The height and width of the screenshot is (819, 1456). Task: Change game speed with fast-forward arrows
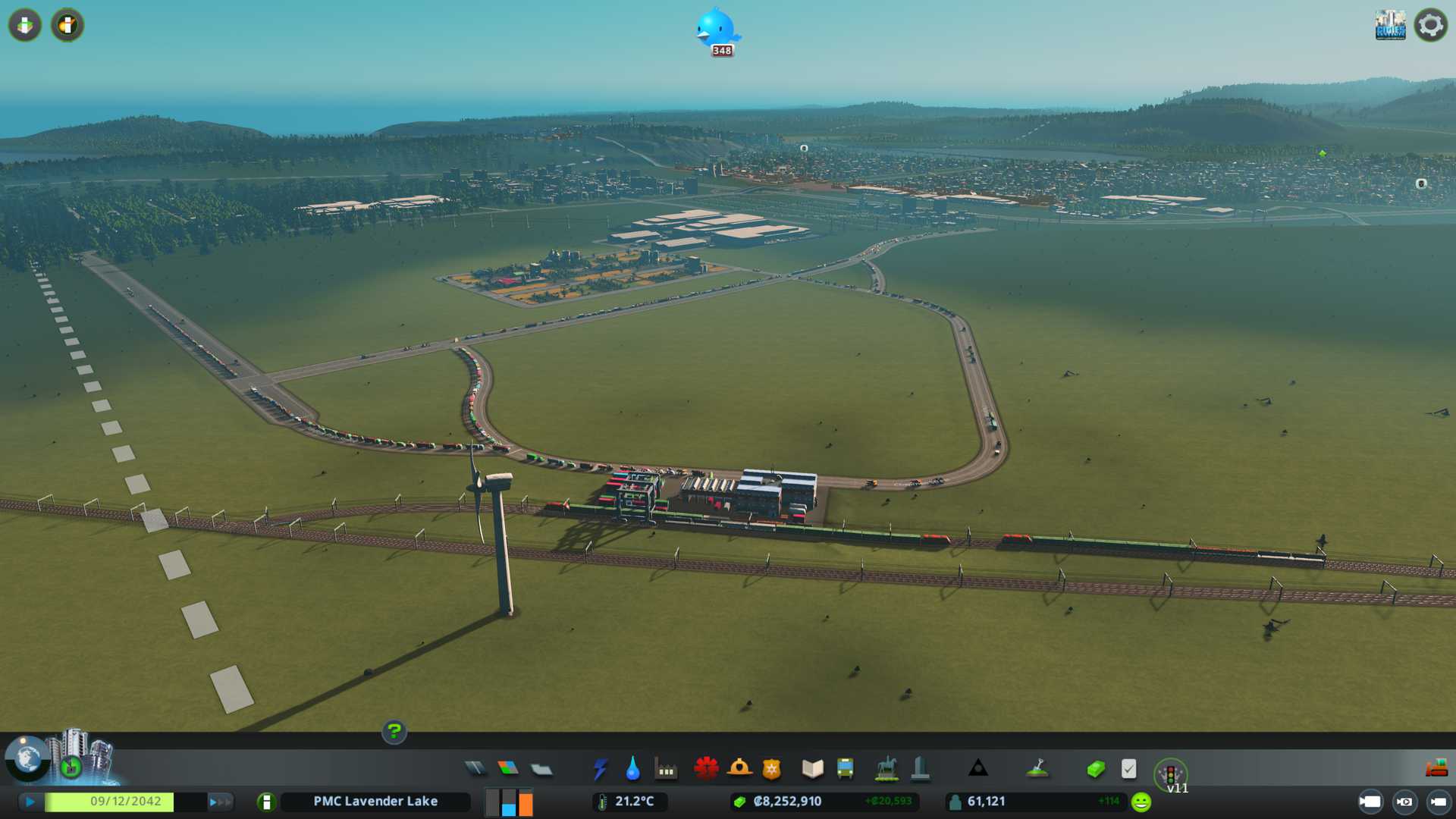pyautogui.click(x=220, y=802)
